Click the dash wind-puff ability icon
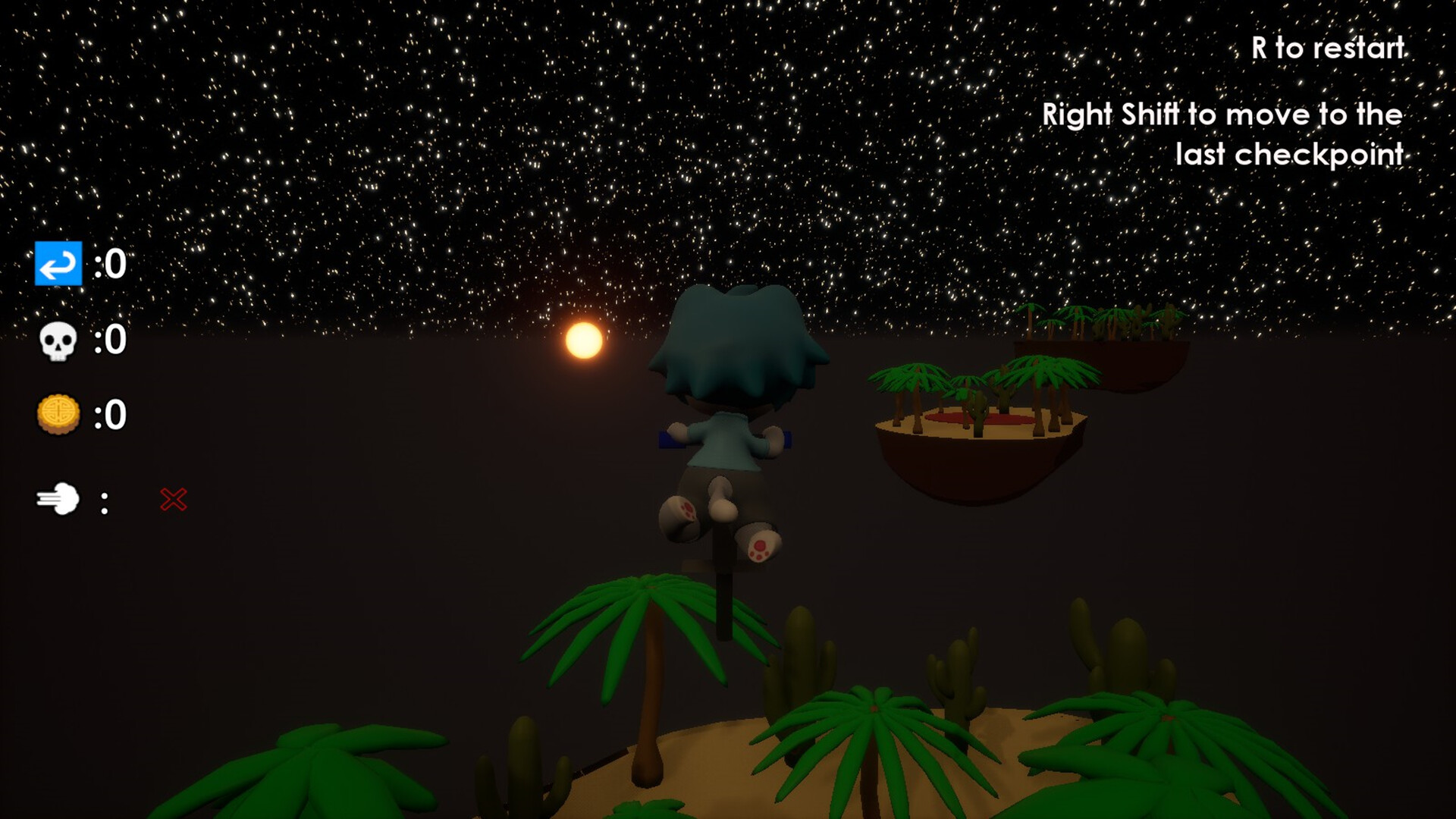1456x819 pixels. point(60,499)
